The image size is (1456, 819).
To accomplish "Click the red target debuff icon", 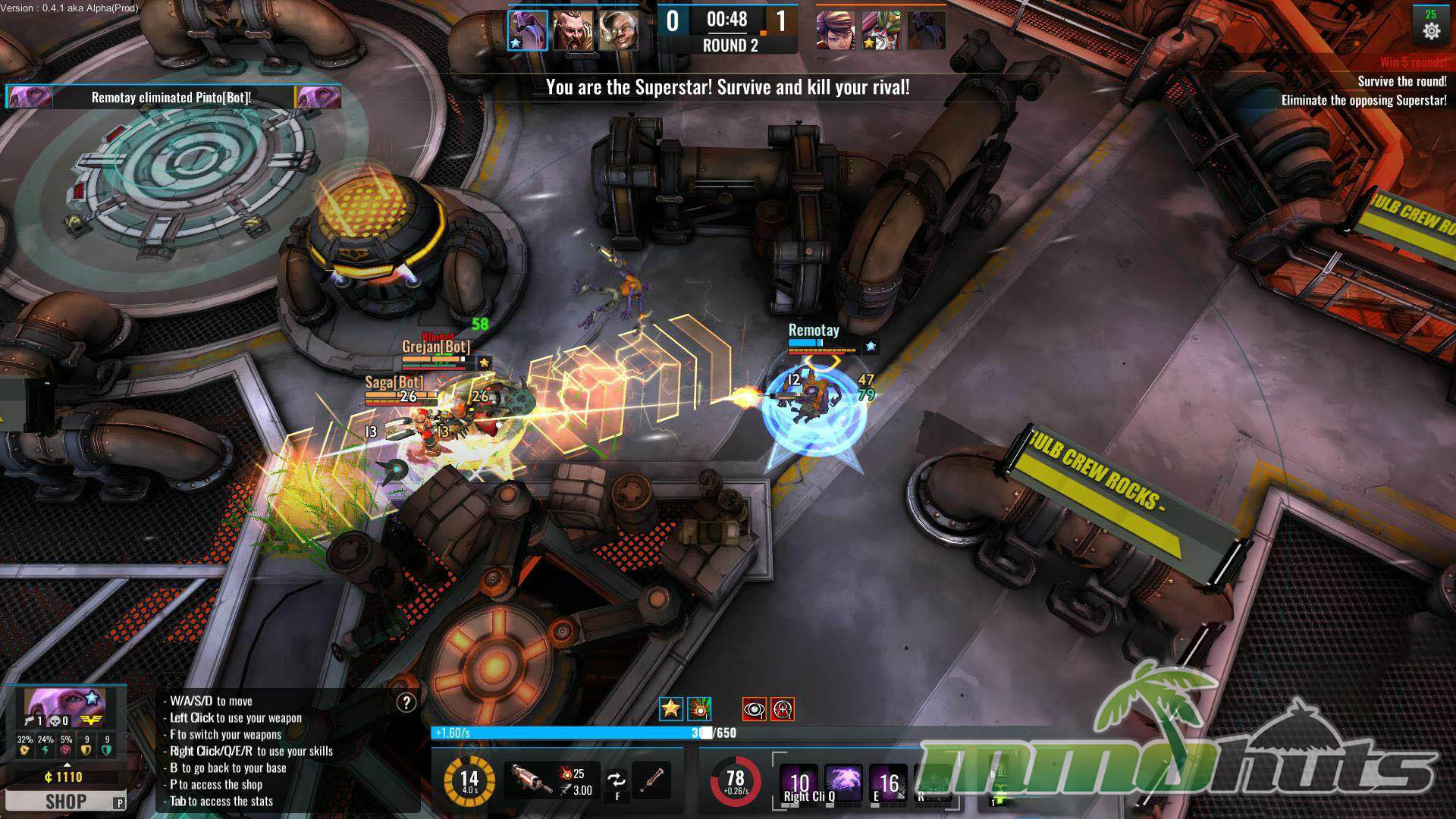I will [783, 709].
